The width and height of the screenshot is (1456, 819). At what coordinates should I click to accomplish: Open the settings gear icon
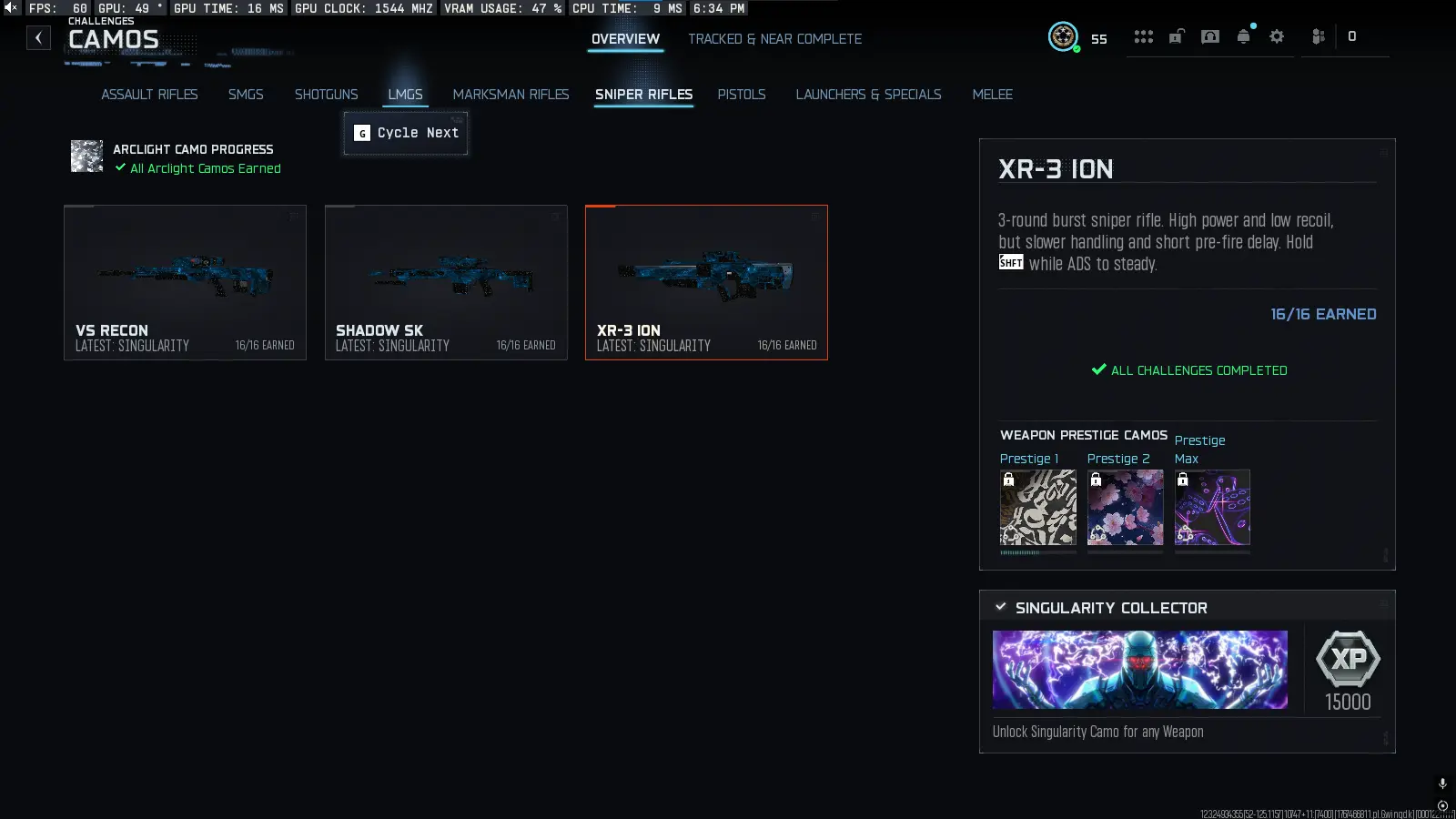click(1277, 36)
